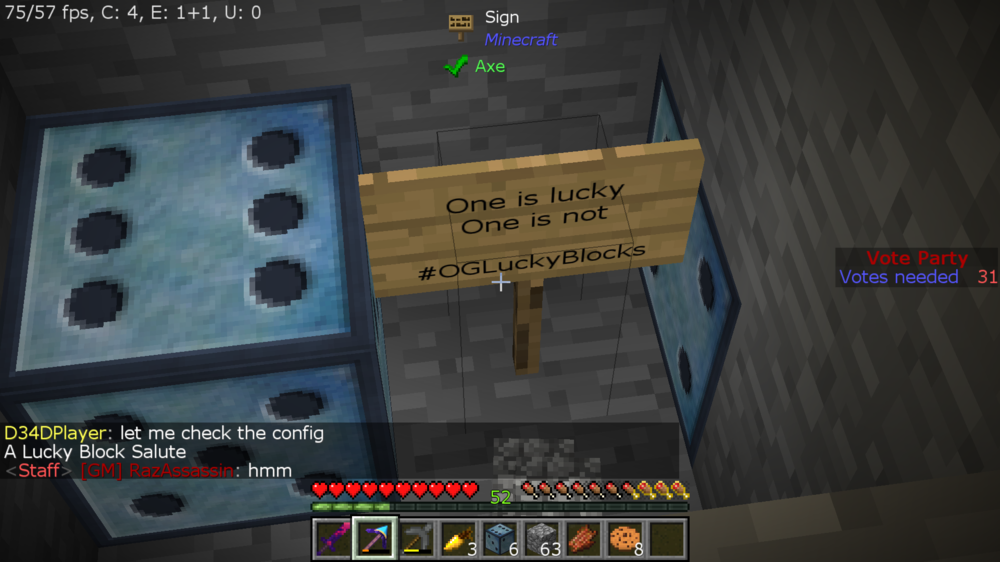Select the enchanted sword hotbar slot
Screen dimensions: 1000x562
[332, 539]
